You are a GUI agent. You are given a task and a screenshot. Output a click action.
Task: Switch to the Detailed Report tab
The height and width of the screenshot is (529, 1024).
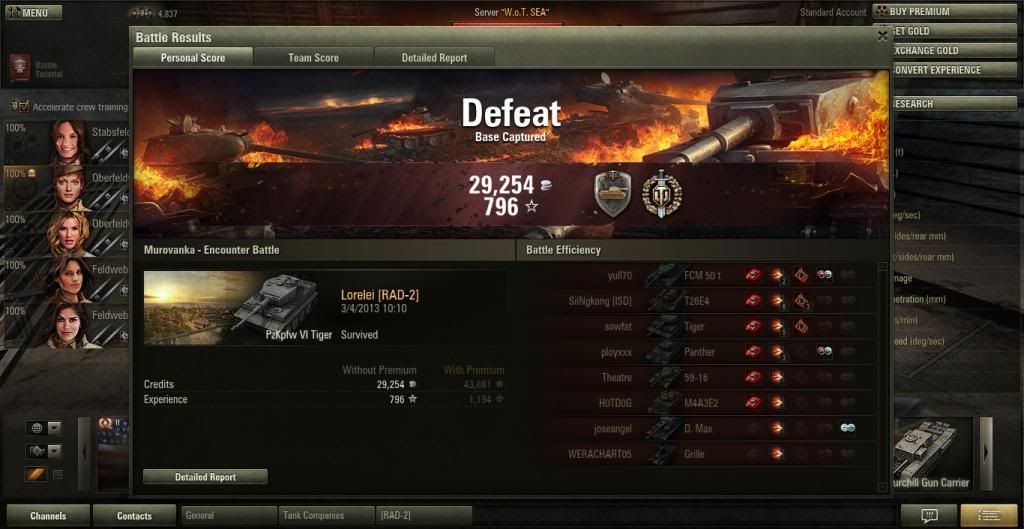(x=434, y=58)
